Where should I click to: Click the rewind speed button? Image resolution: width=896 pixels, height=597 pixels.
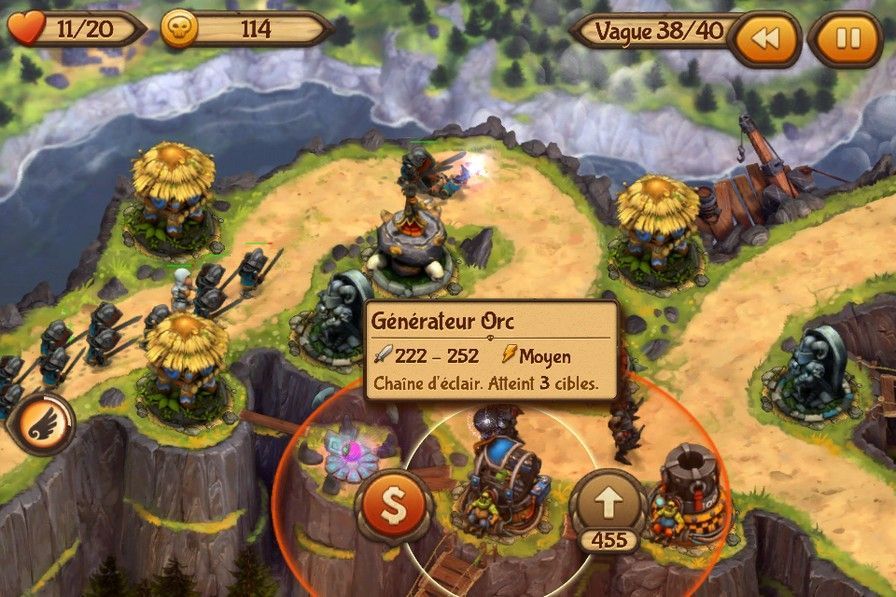coord(765,40)
